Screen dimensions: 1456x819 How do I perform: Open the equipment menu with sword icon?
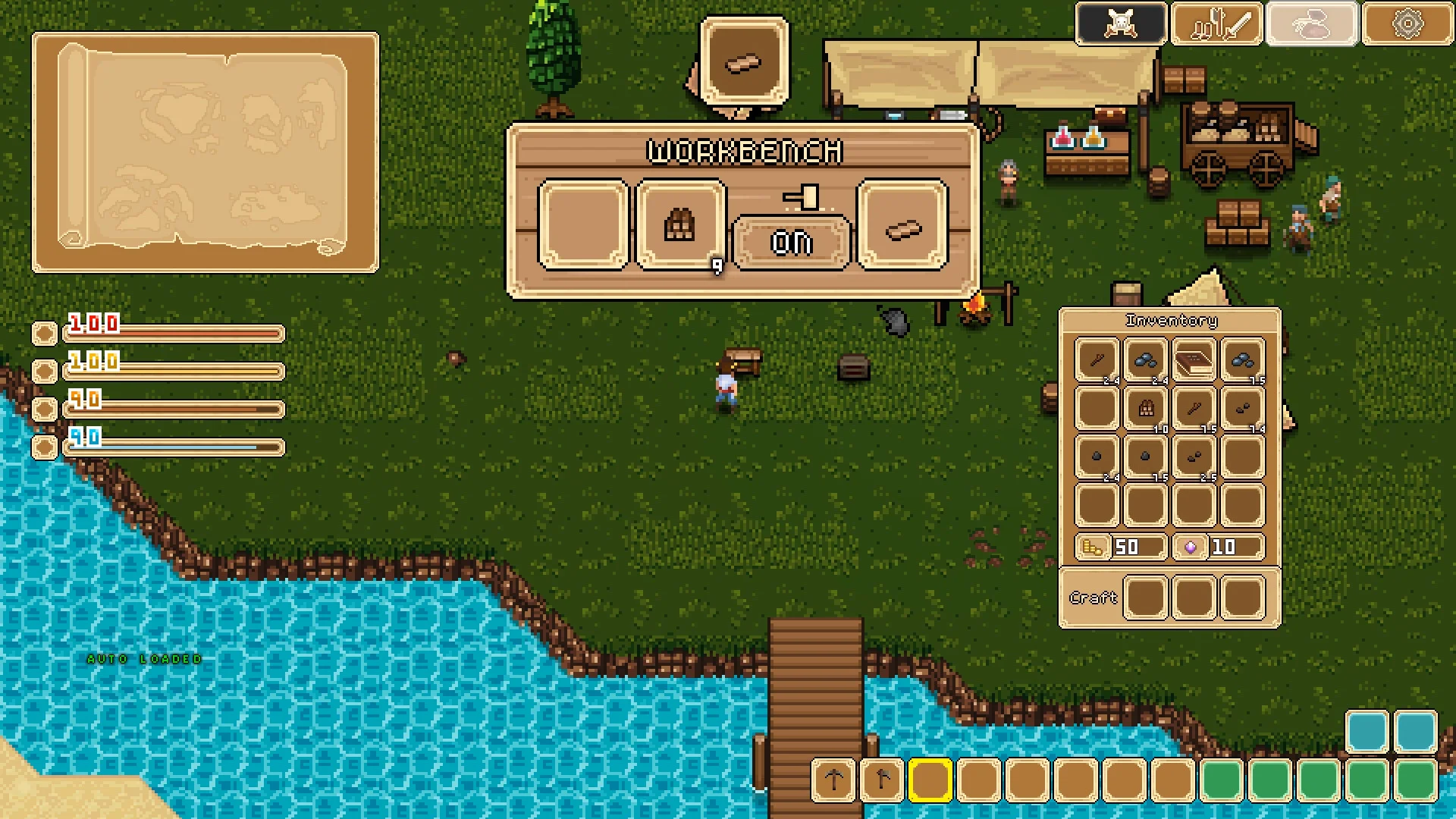[x=1216, y=24]
